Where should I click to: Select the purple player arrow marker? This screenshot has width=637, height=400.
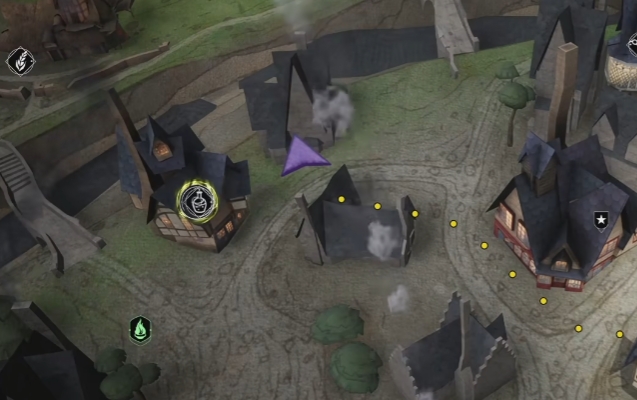303,159
